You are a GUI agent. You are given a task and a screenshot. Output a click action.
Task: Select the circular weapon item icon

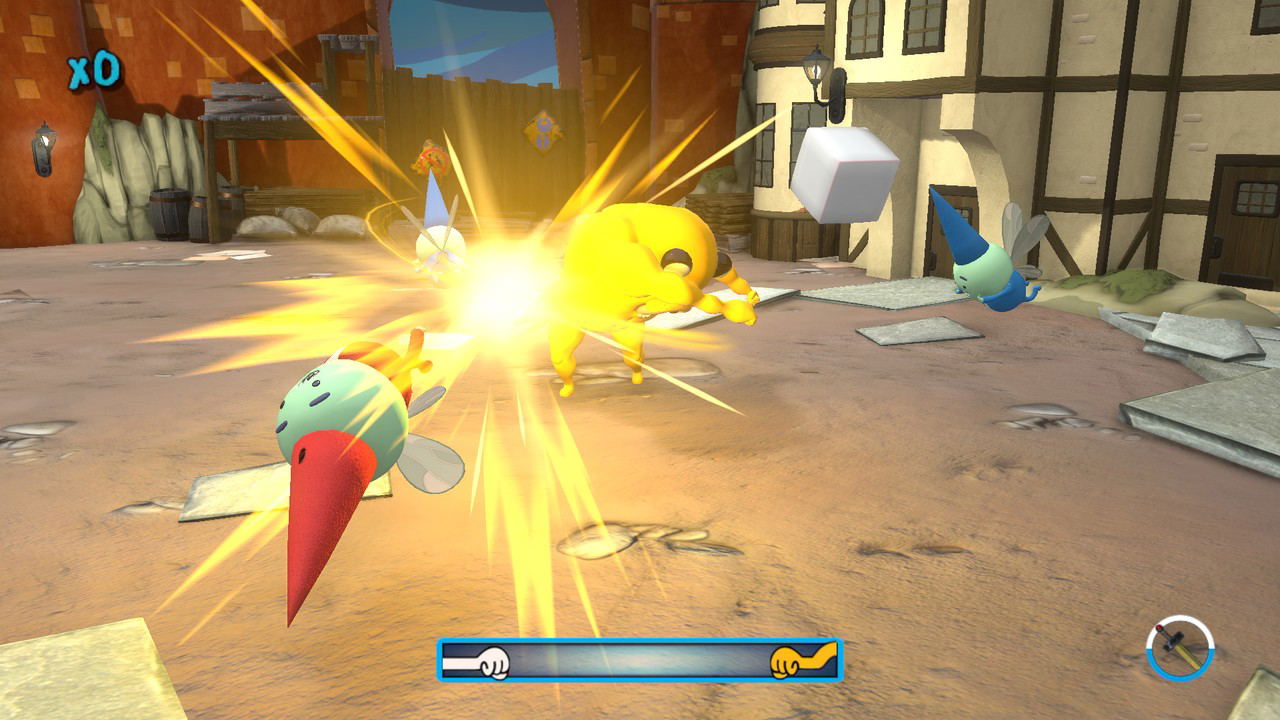click(1180, 648)
